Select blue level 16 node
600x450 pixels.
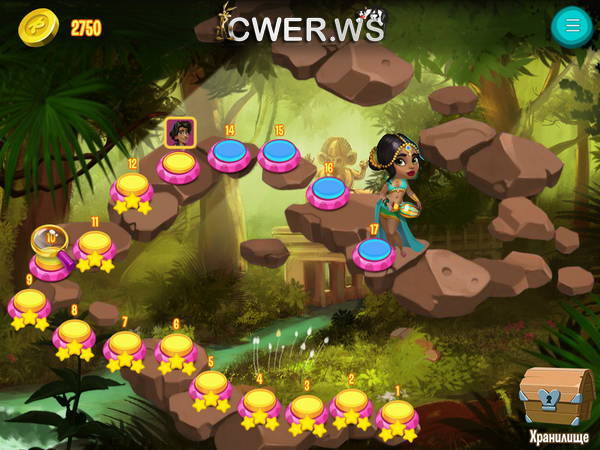328,189
